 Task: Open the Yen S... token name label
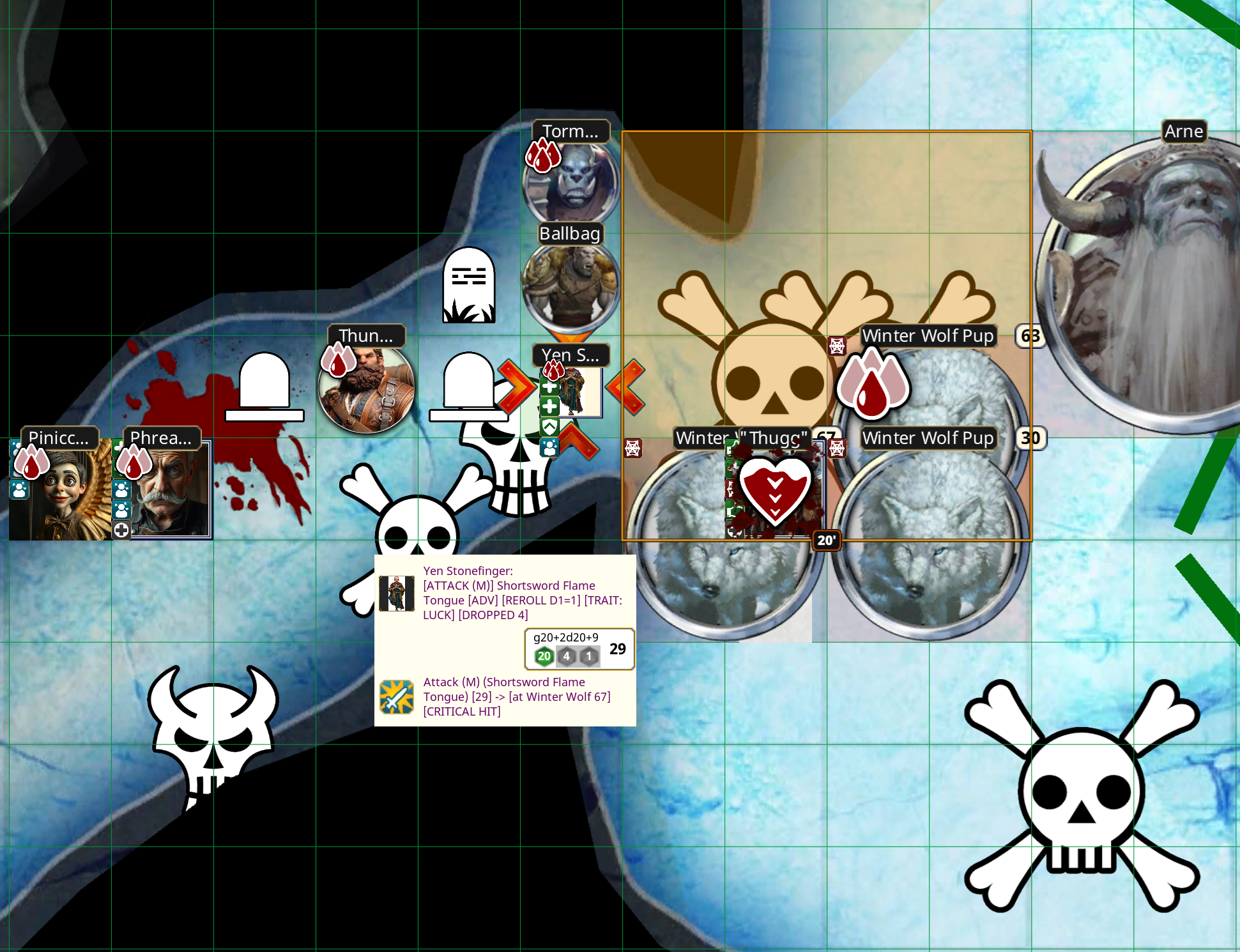pyautogui.click(x=570, y=355)
